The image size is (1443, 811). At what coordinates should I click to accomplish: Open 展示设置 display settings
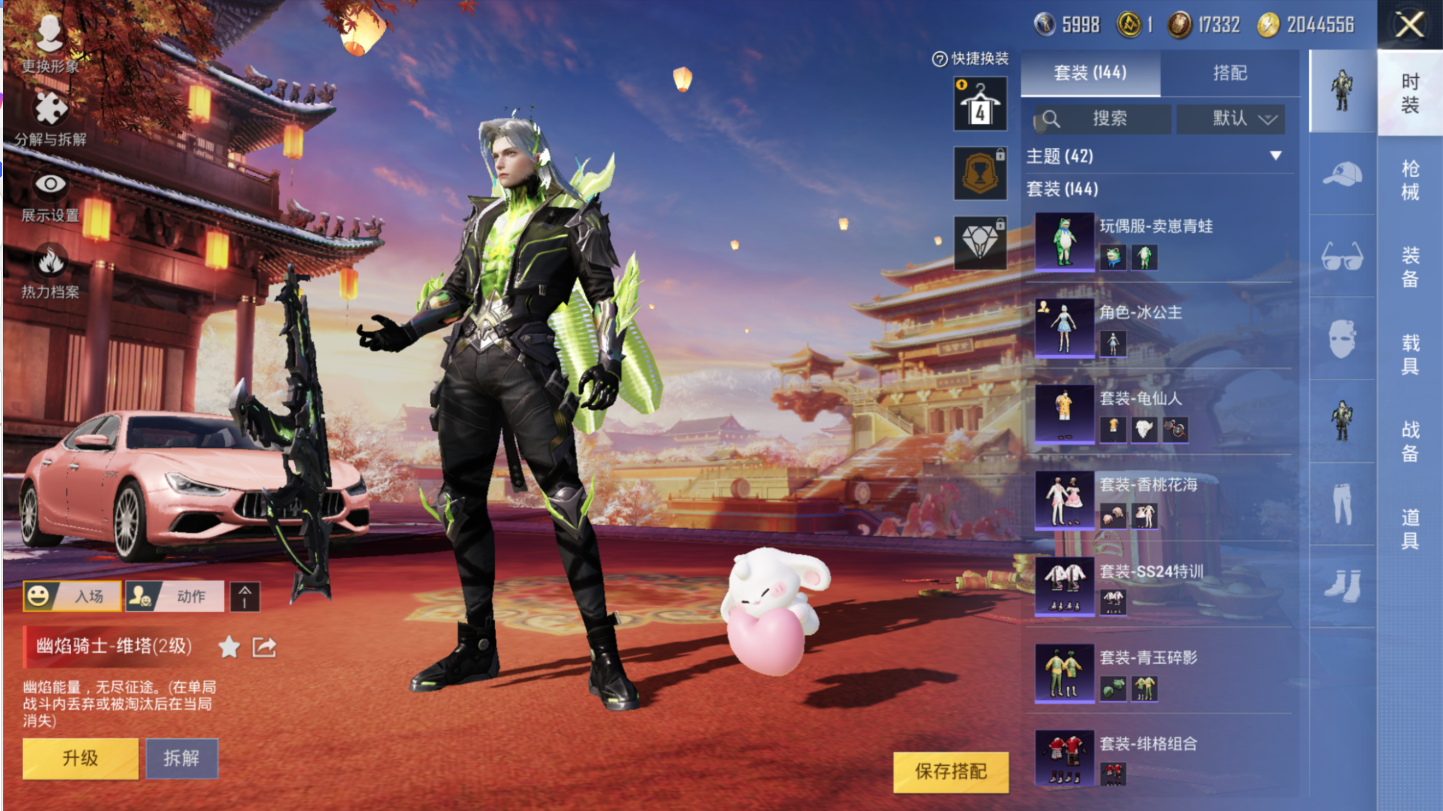[50, 195]
